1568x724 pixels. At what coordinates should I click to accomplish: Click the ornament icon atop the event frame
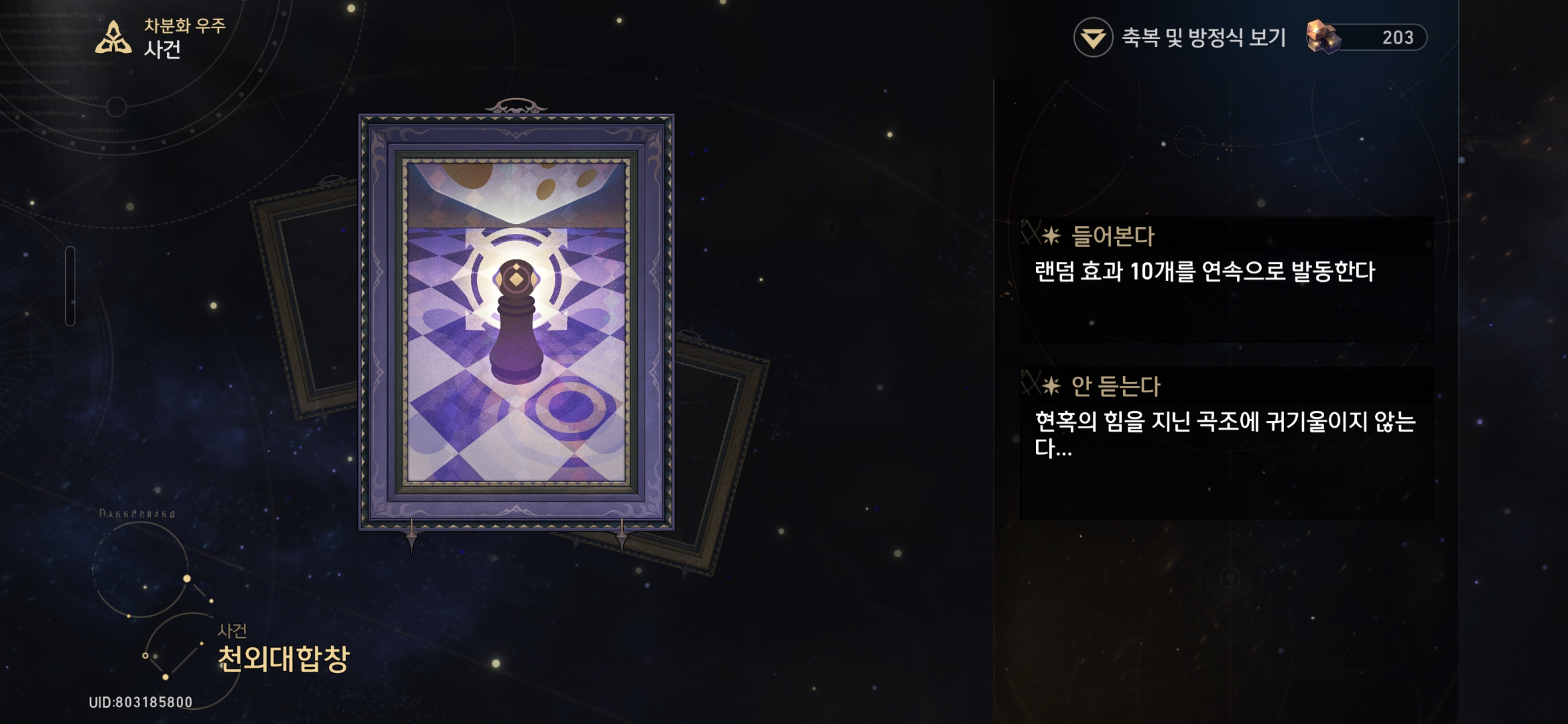click(518, 104)
